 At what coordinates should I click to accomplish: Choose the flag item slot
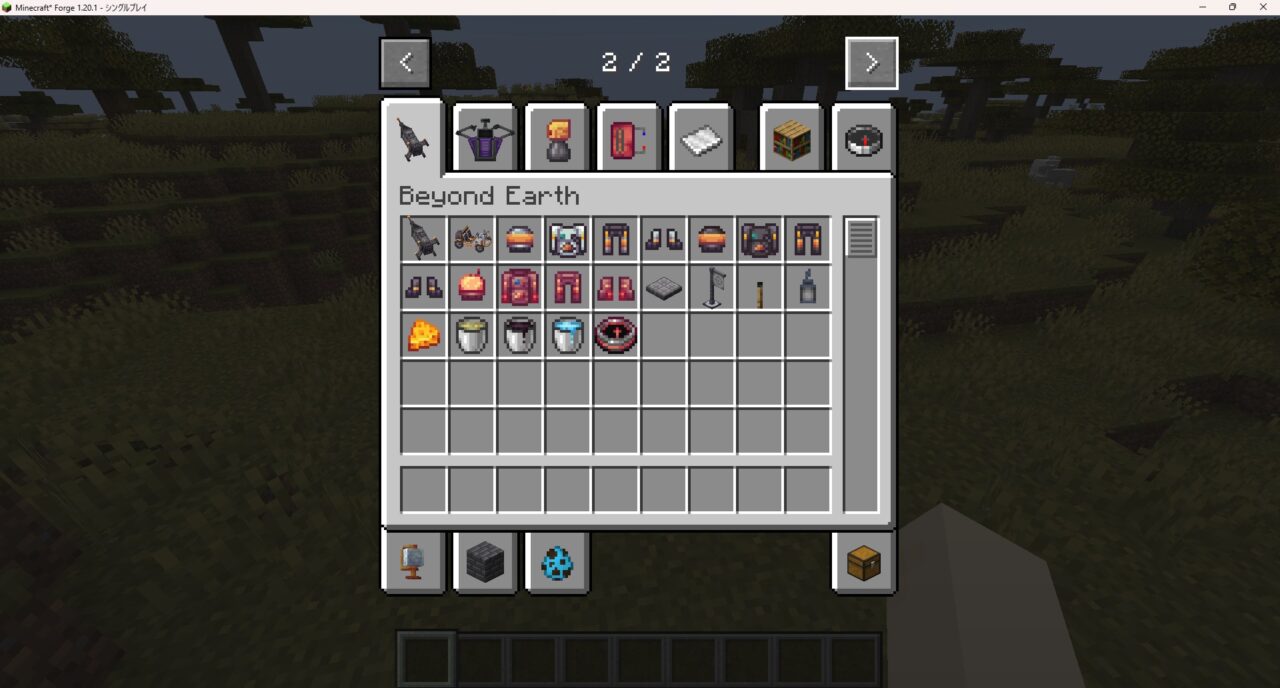click(x=712, y=288)
